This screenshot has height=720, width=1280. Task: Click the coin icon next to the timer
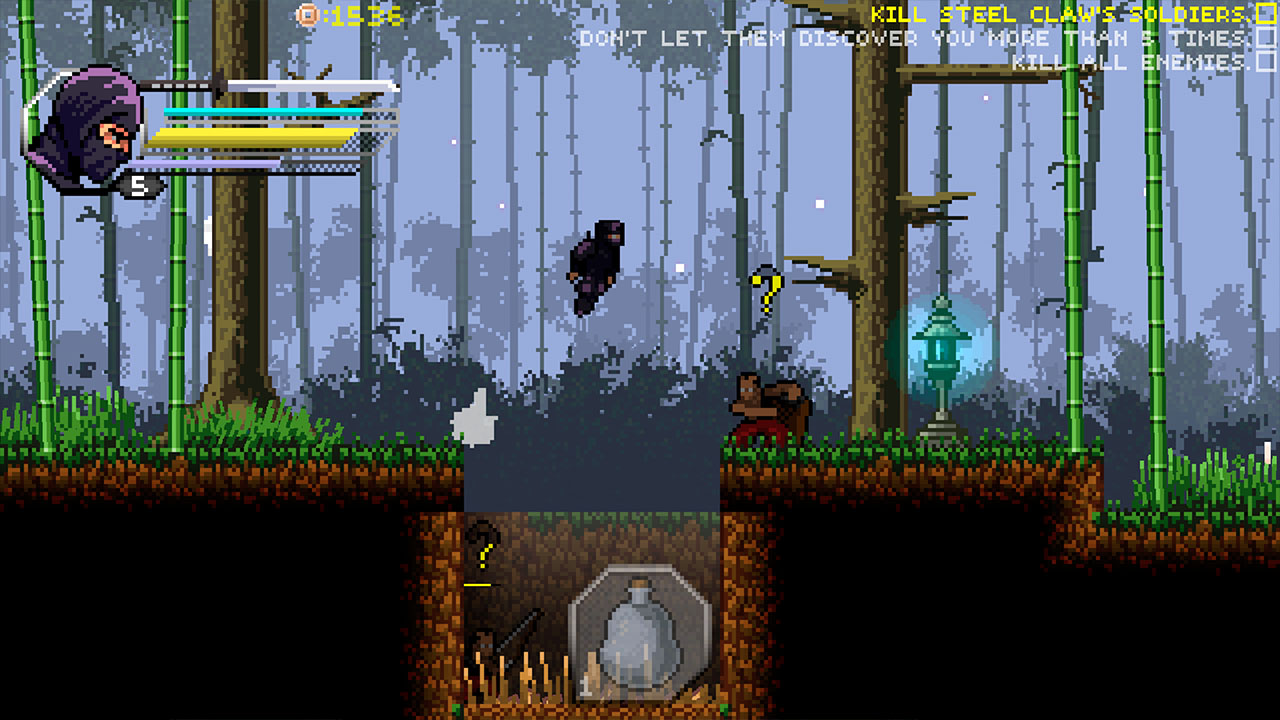click(305, 15)
